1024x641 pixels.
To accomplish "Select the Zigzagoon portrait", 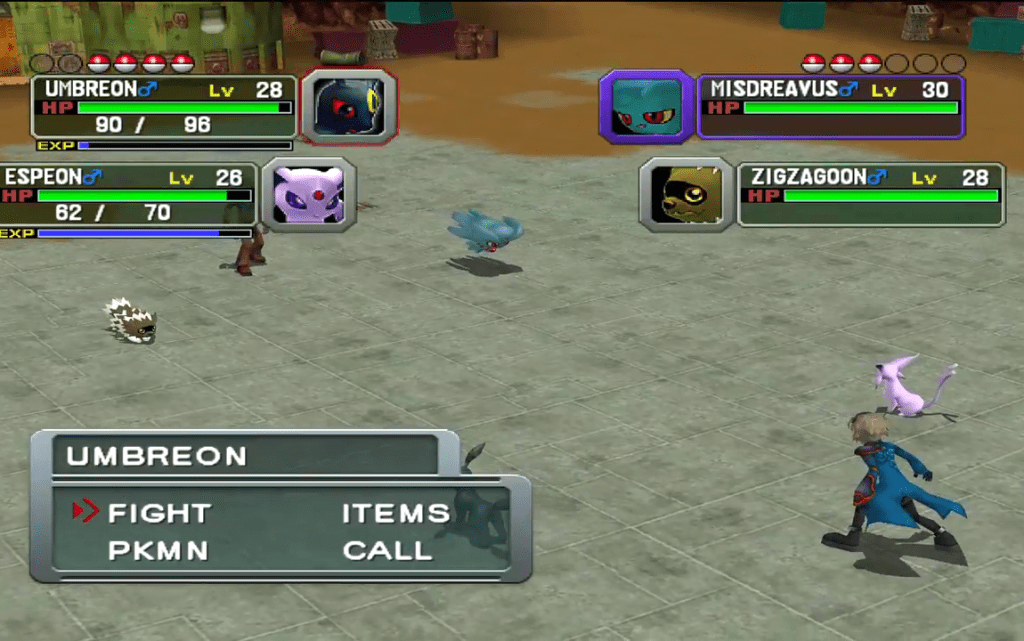I will tap(686, 194).
